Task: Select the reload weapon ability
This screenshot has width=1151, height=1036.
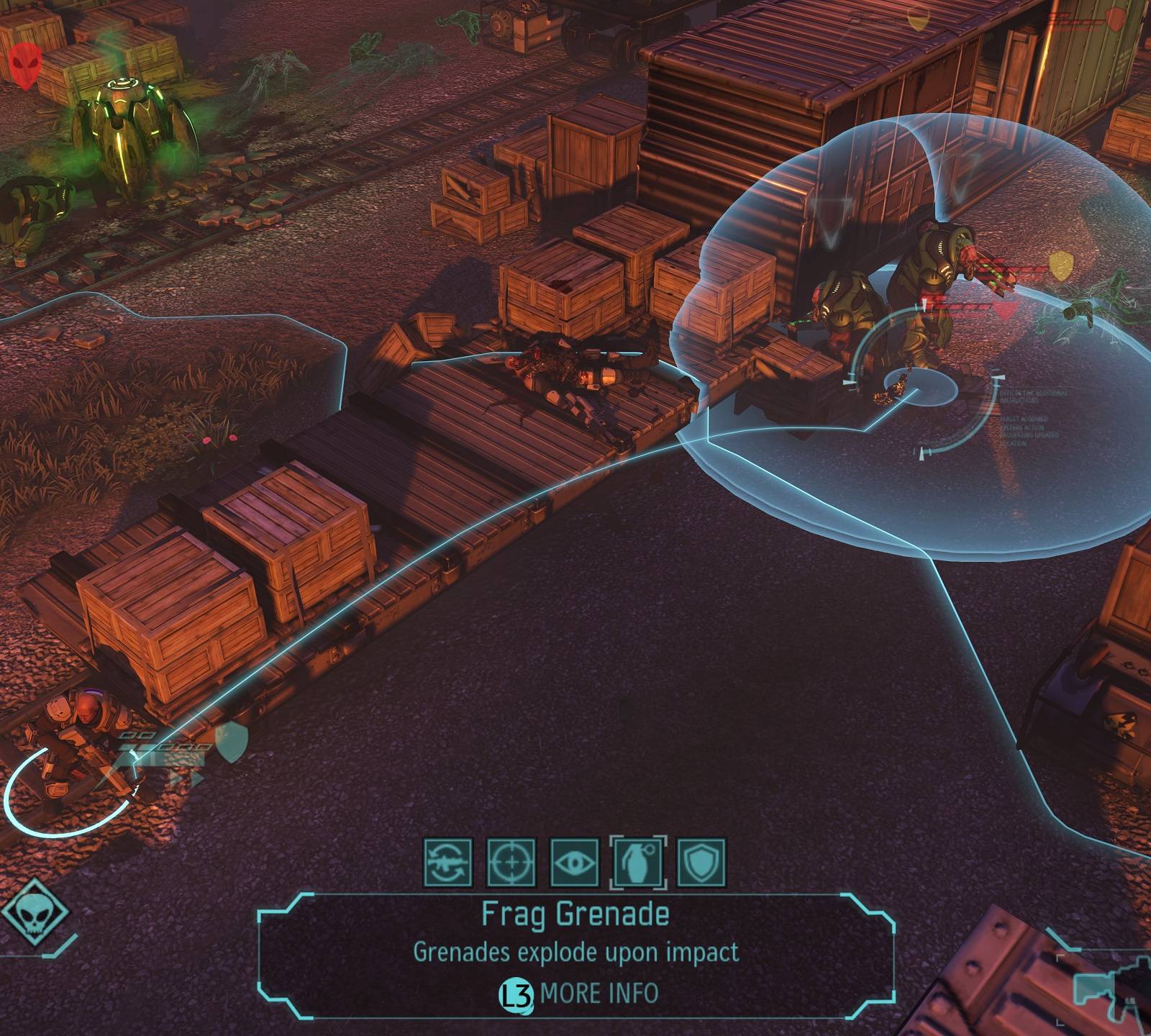Action: tap(447, 861)
